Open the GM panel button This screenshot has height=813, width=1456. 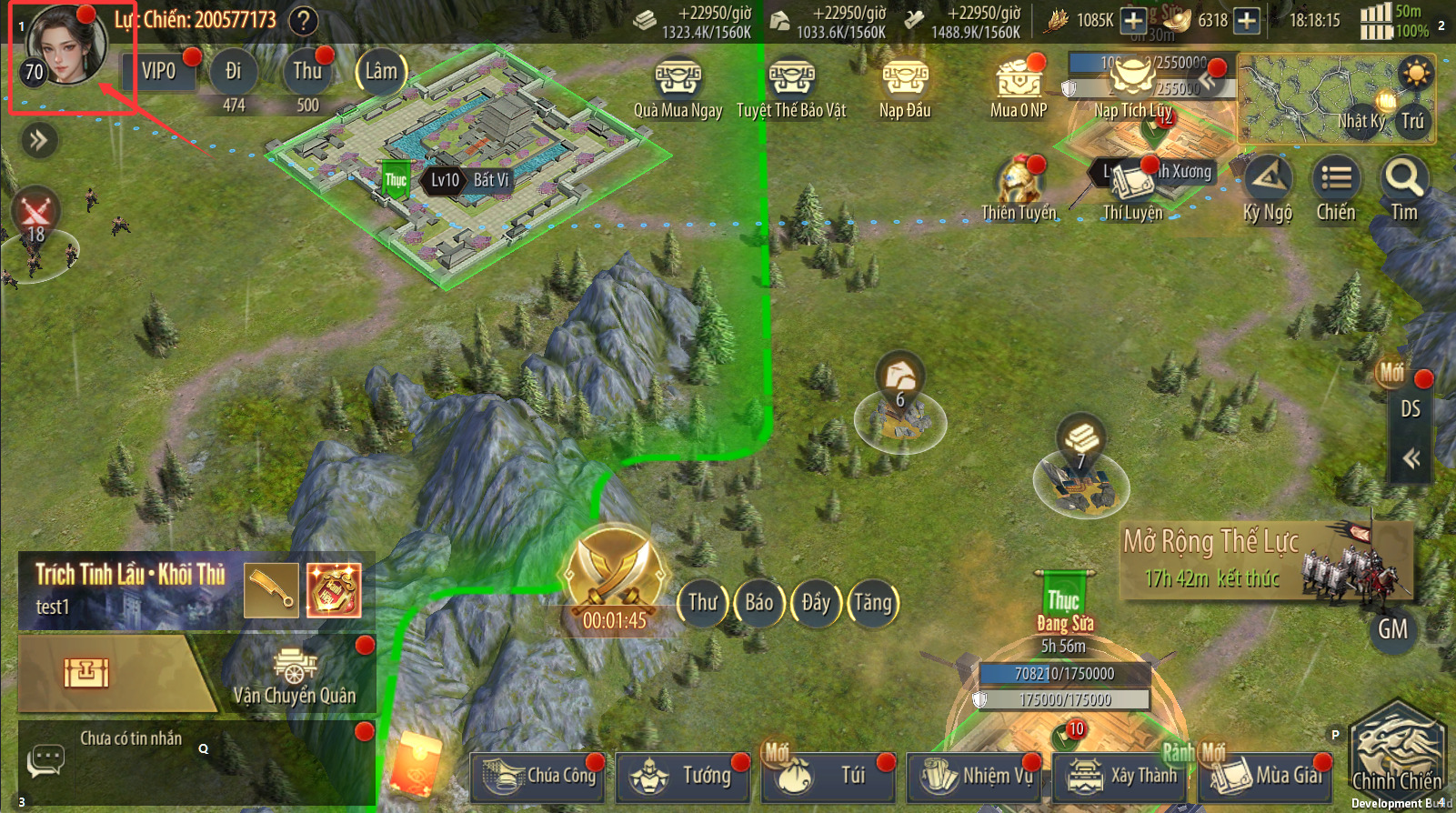coord(1392,629)
